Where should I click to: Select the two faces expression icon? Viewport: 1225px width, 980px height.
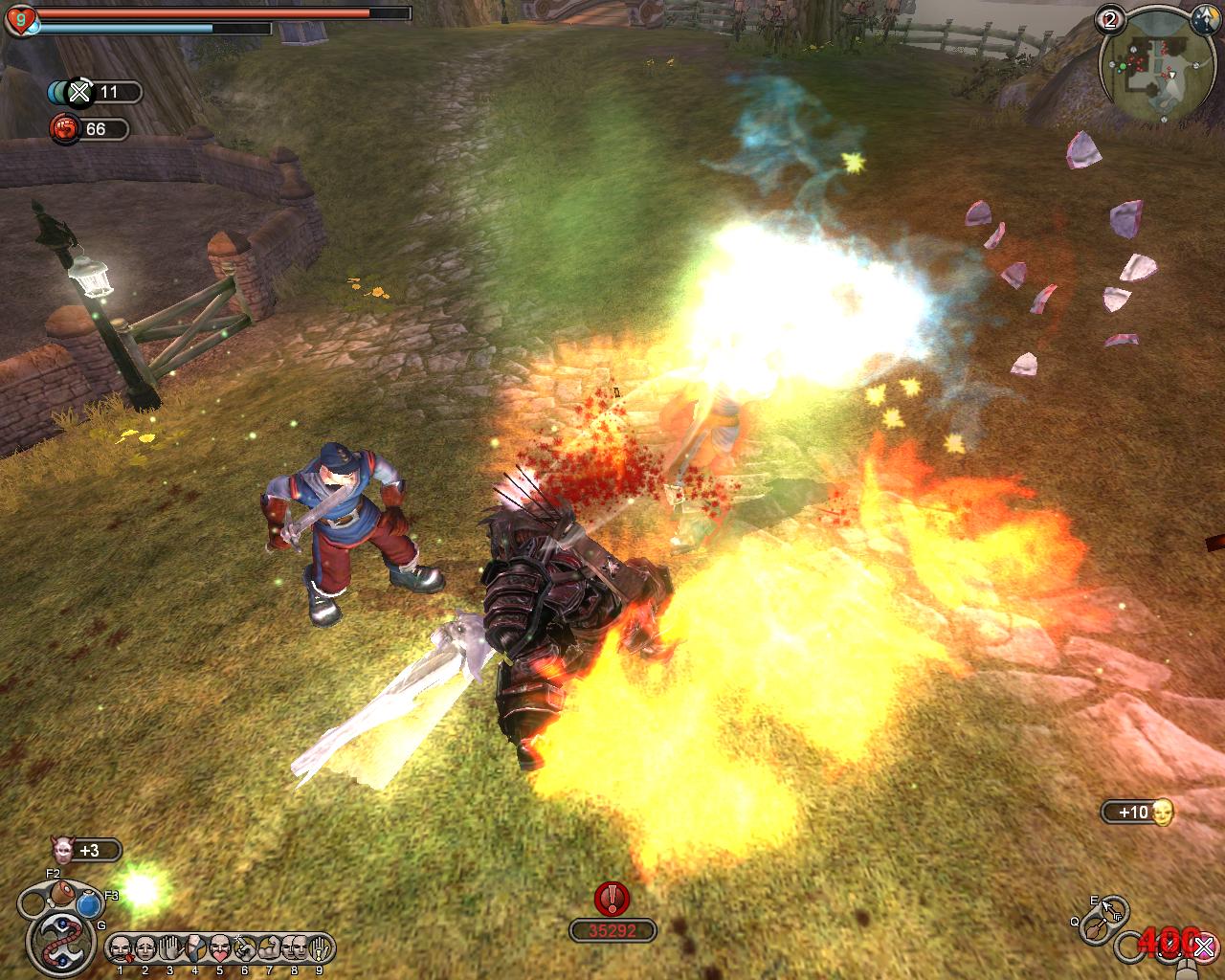coord(295,948)
